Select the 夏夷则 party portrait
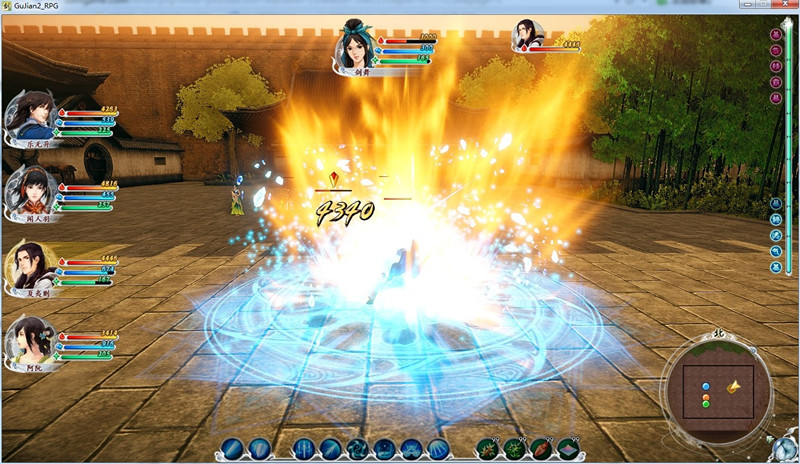800x464 pixels. 30,264
